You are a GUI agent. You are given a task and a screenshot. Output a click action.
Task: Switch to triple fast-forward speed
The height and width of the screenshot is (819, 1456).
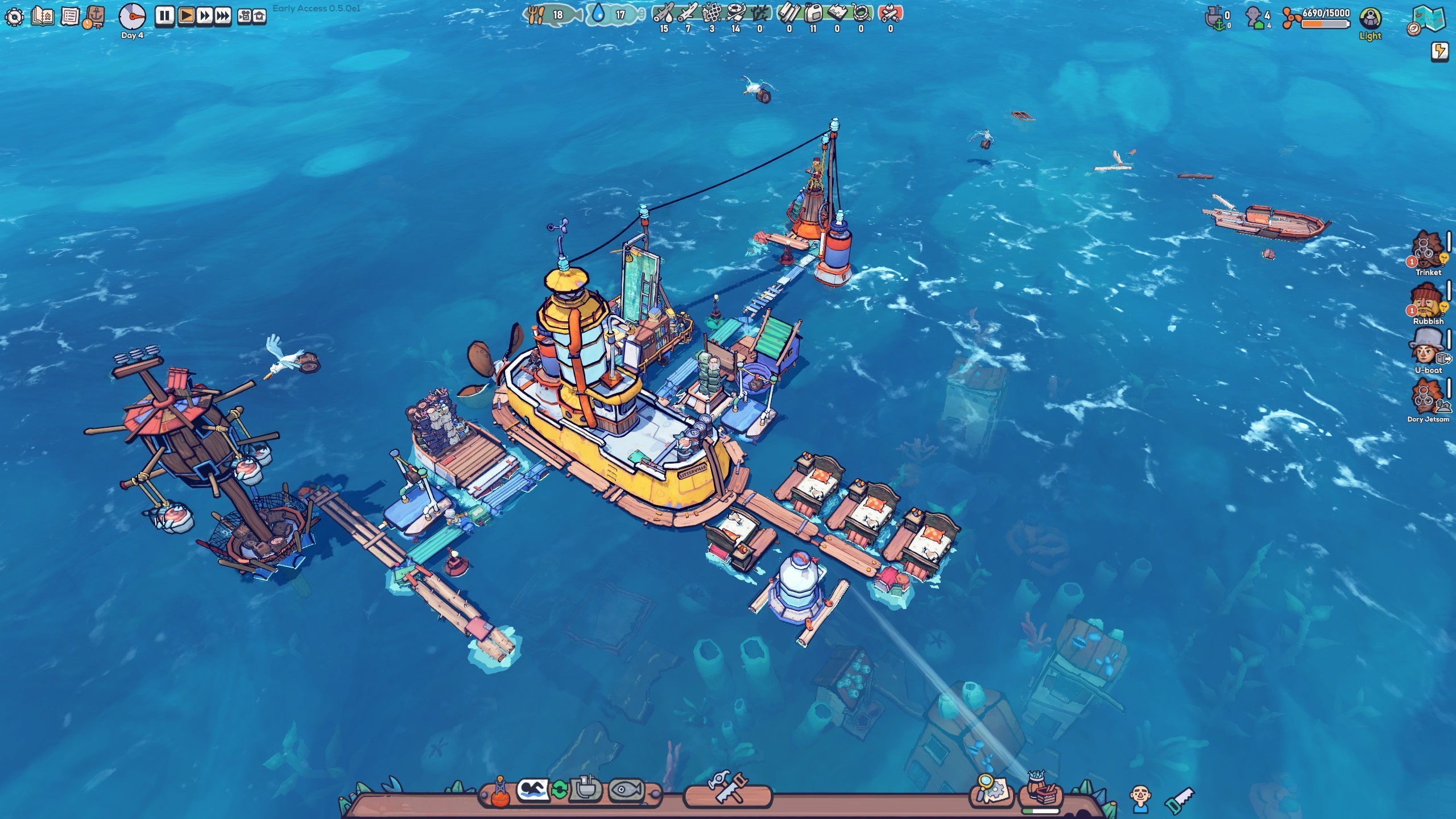(x=223, y=16)
